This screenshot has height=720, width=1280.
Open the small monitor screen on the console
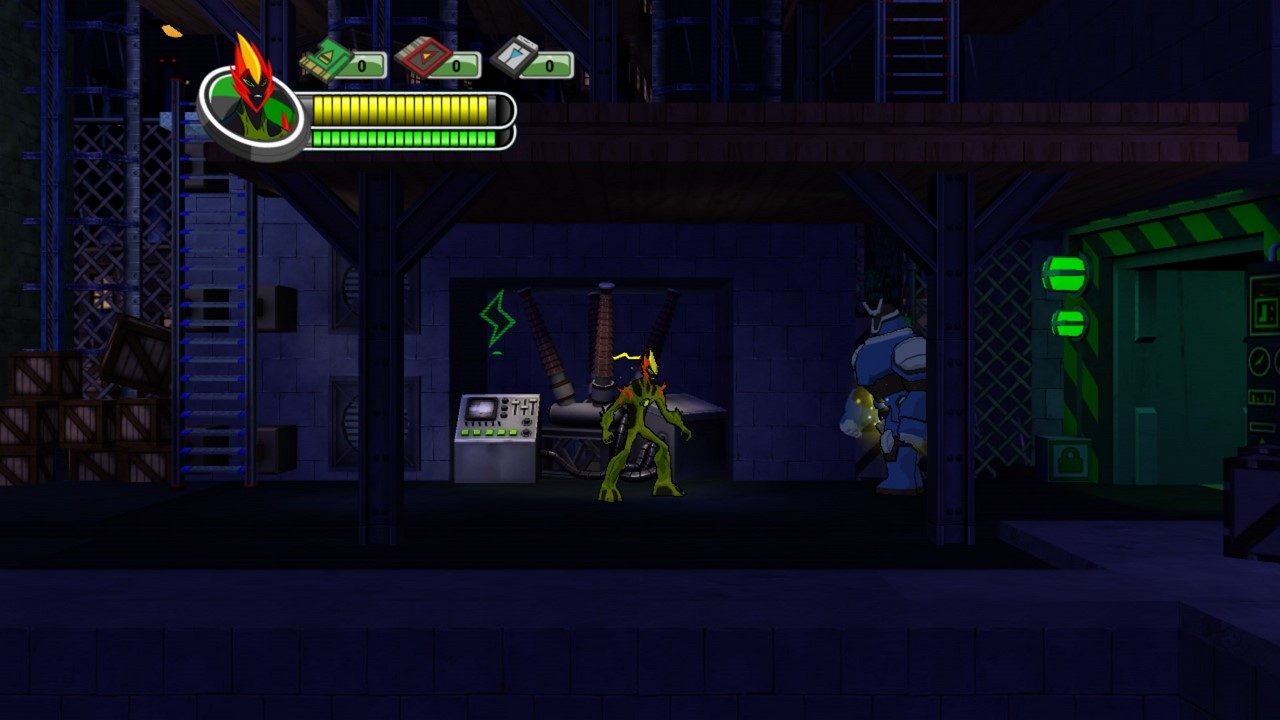tap(481, 409)
